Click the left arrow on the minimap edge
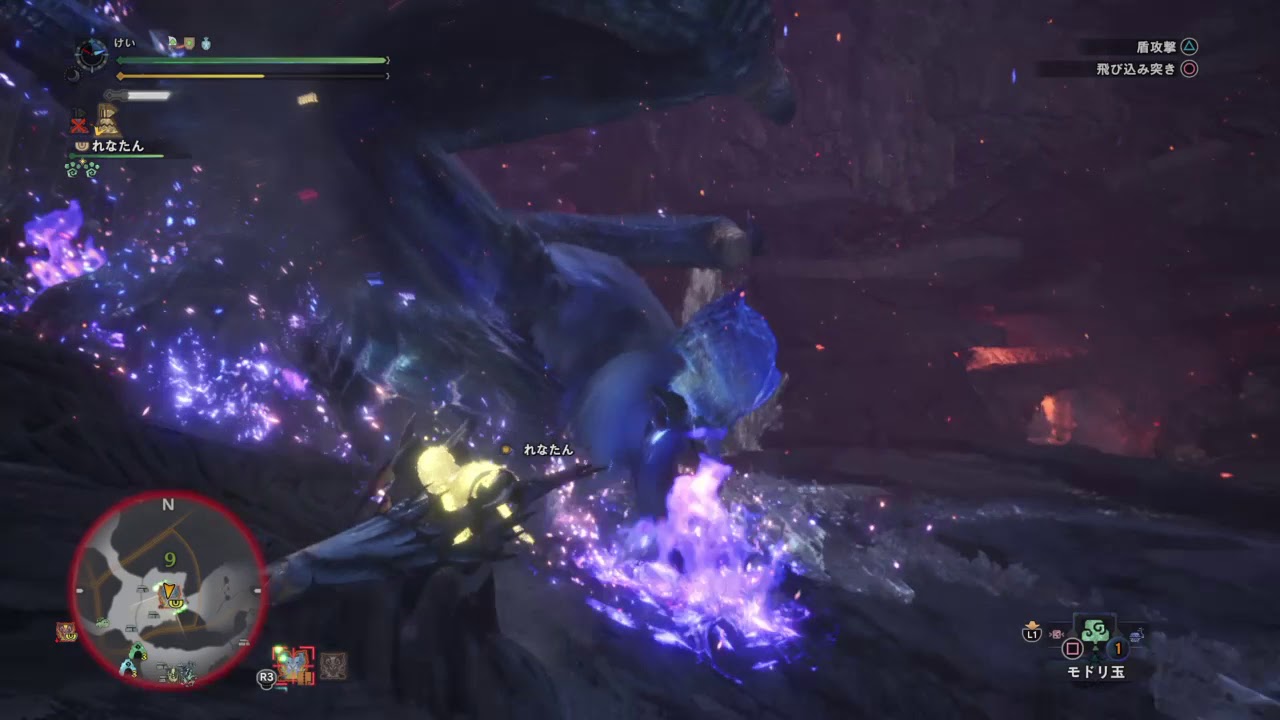The width and height of the screenshot is (1280, 720). click(x=80, y=589)
